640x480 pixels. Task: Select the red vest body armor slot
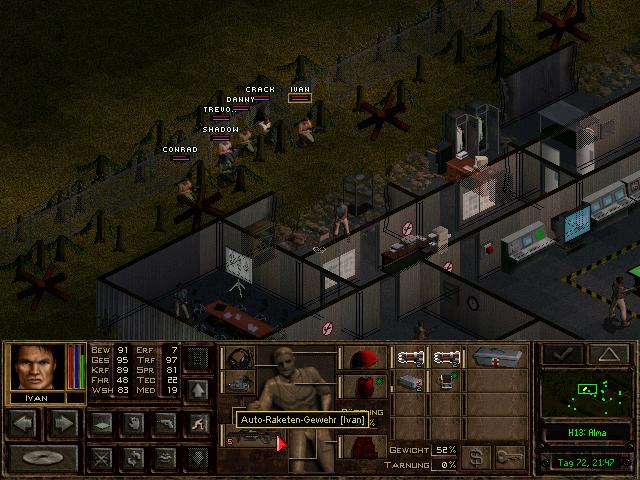[363, 386]
